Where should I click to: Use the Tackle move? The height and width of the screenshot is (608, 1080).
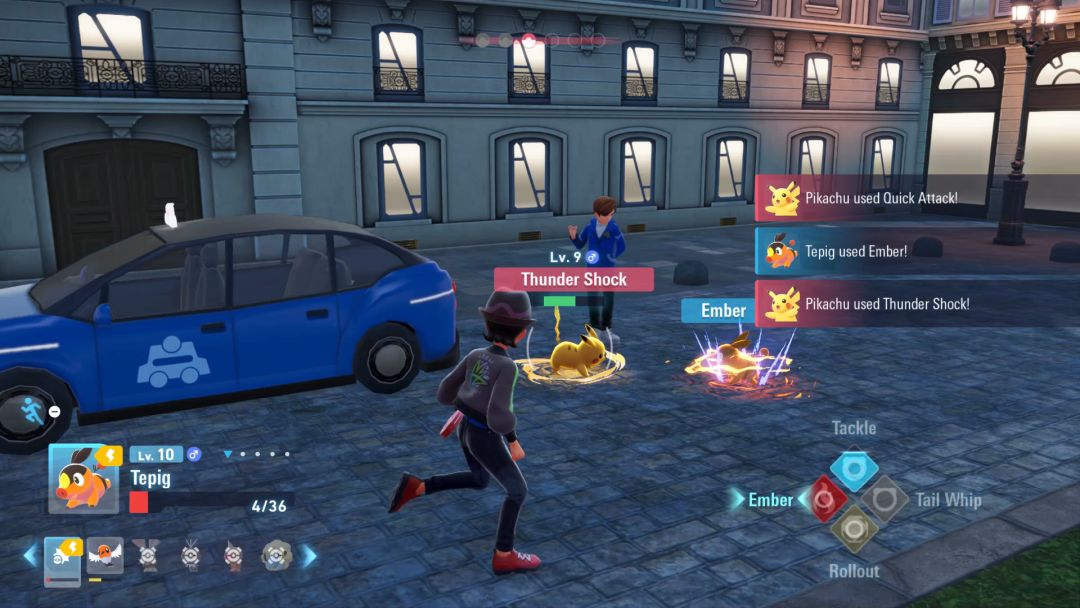854,467
